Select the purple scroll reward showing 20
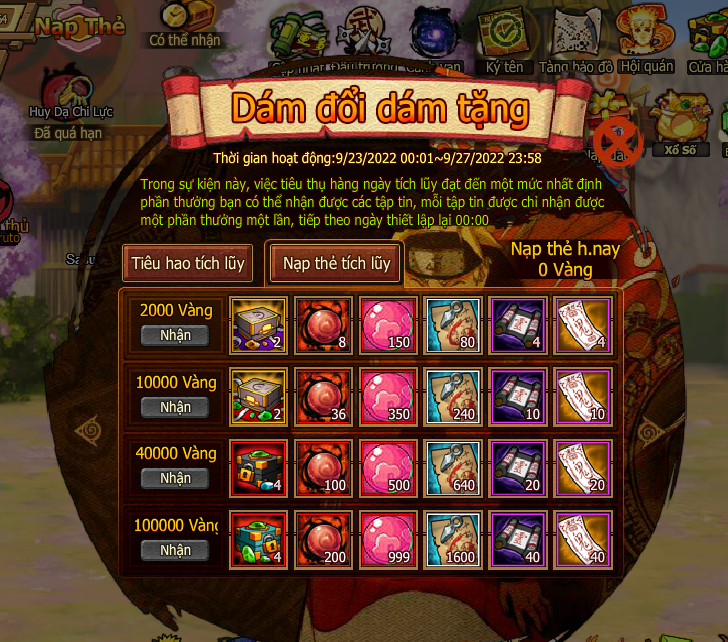Image resolution: width=728 pixels, height=642 pixels. click(x=517, y=464)
